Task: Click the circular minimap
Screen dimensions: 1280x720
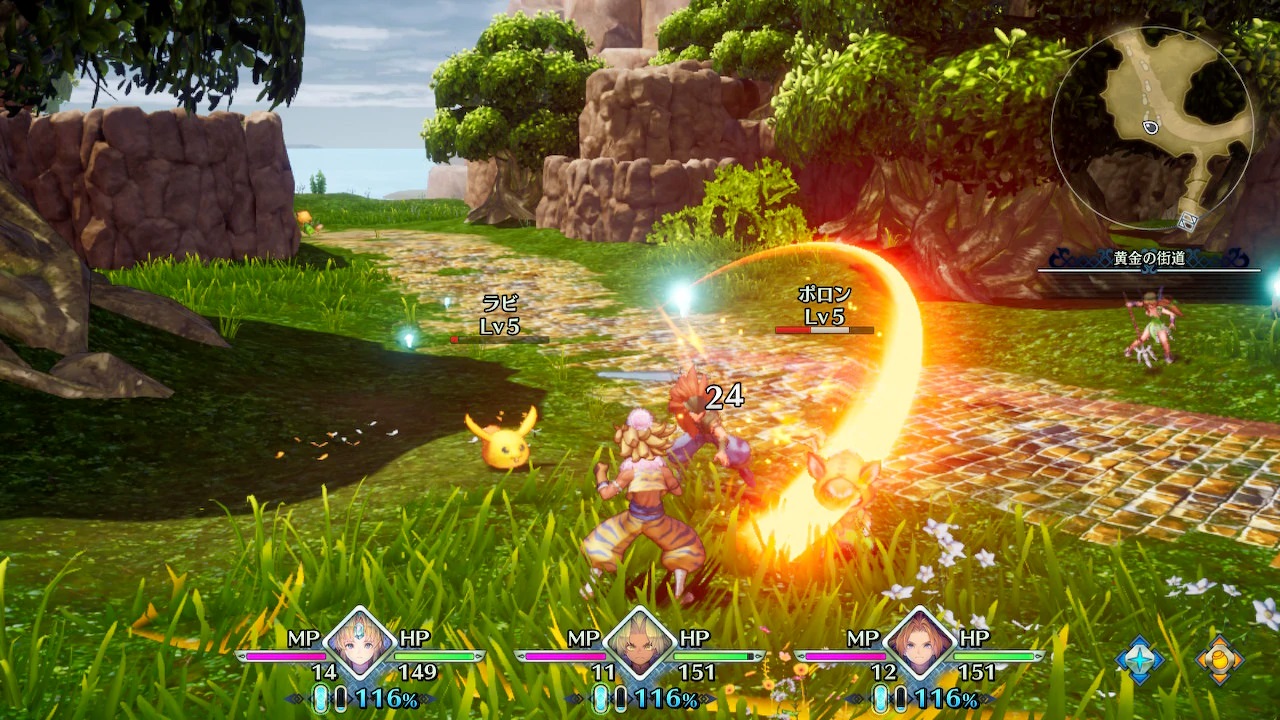Action: click(1151, 128)
